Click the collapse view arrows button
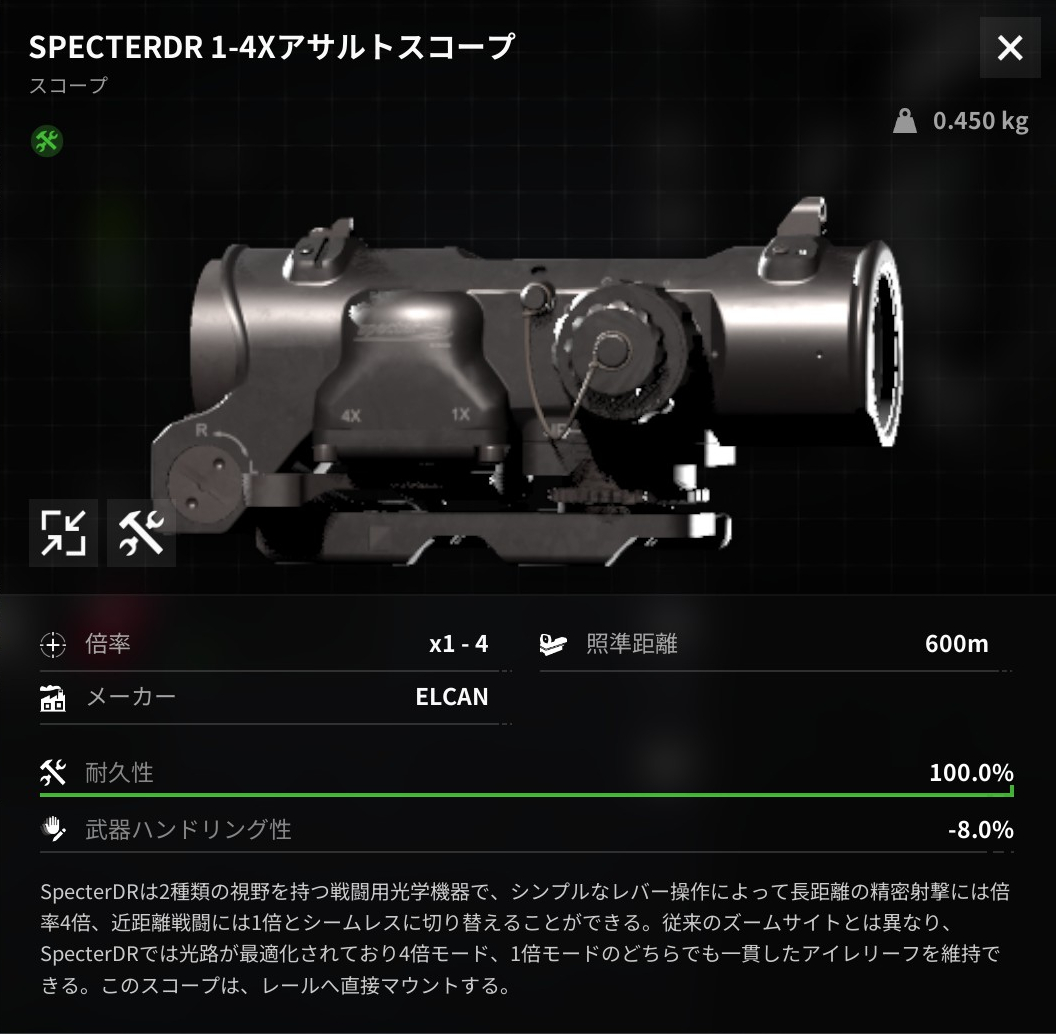1056x1034 pixels. click(x=63, y=532)
